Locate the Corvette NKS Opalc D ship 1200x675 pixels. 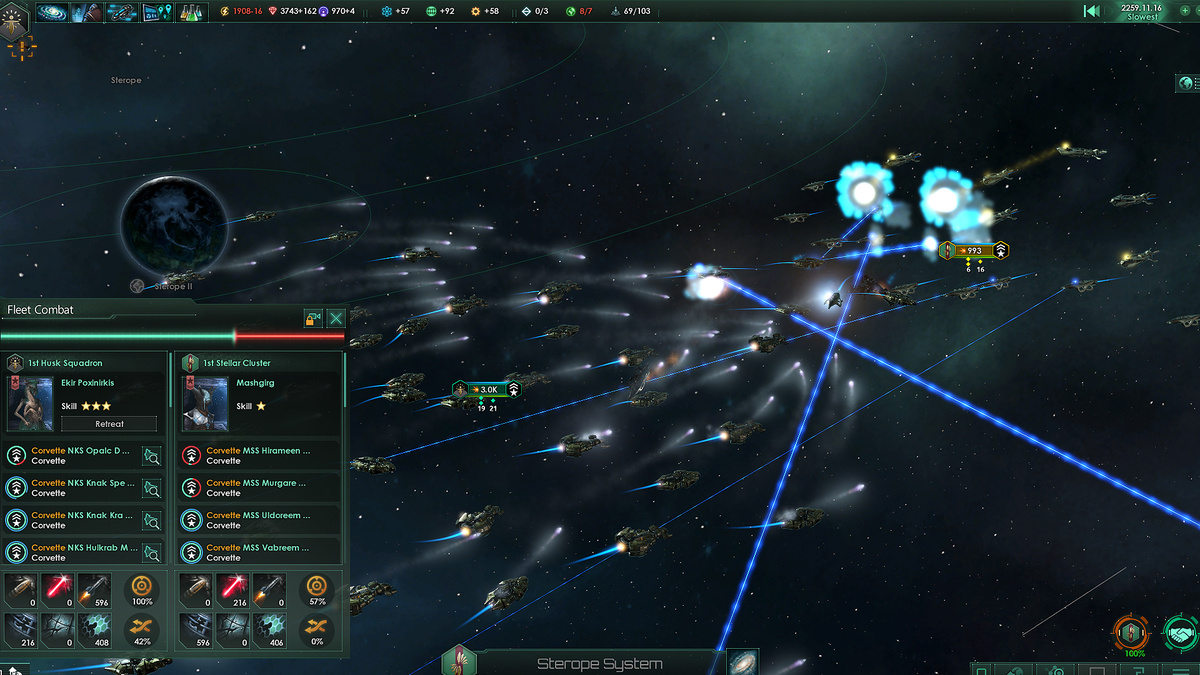[x=152, y=456]
